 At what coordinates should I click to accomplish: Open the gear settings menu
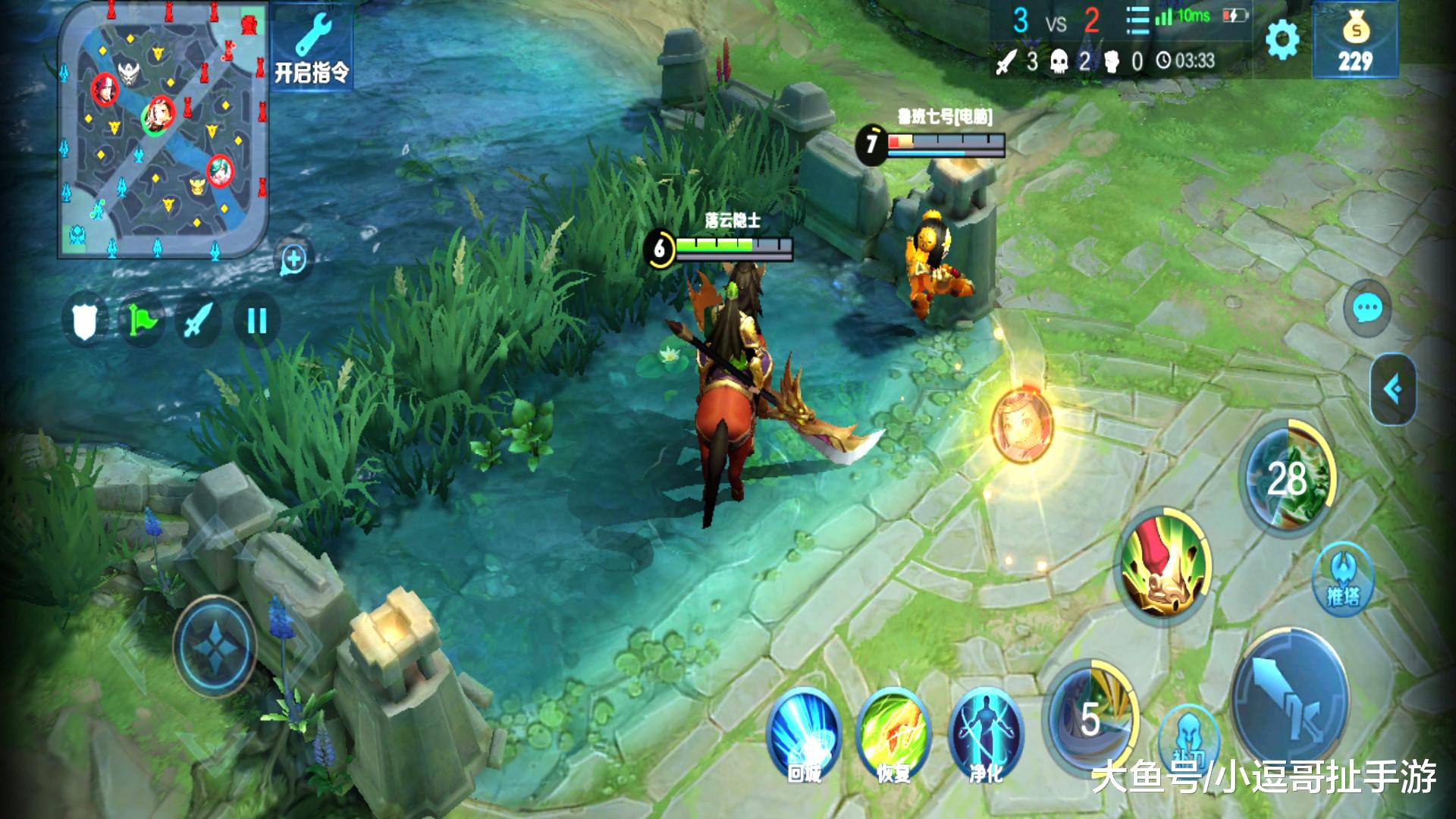point(1282,39)
